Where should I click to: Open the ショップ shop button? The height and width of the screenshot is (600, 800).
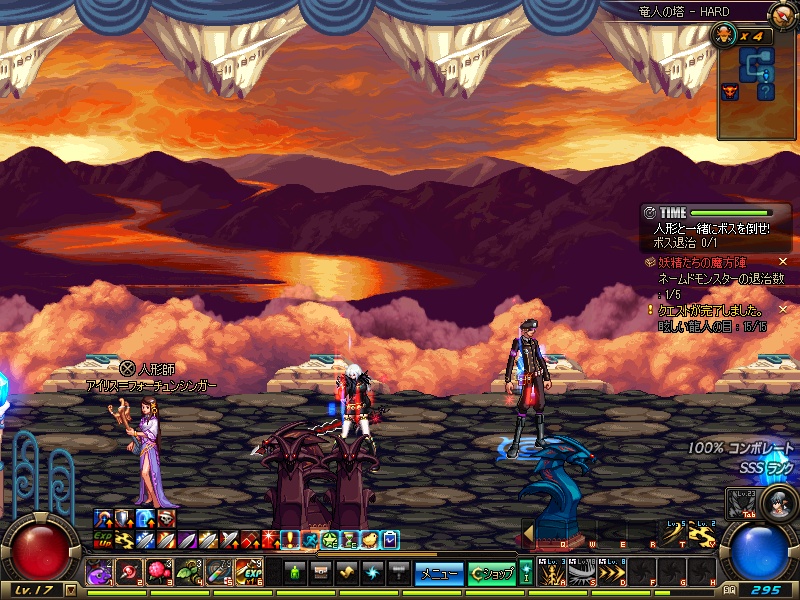coord(492,573)
